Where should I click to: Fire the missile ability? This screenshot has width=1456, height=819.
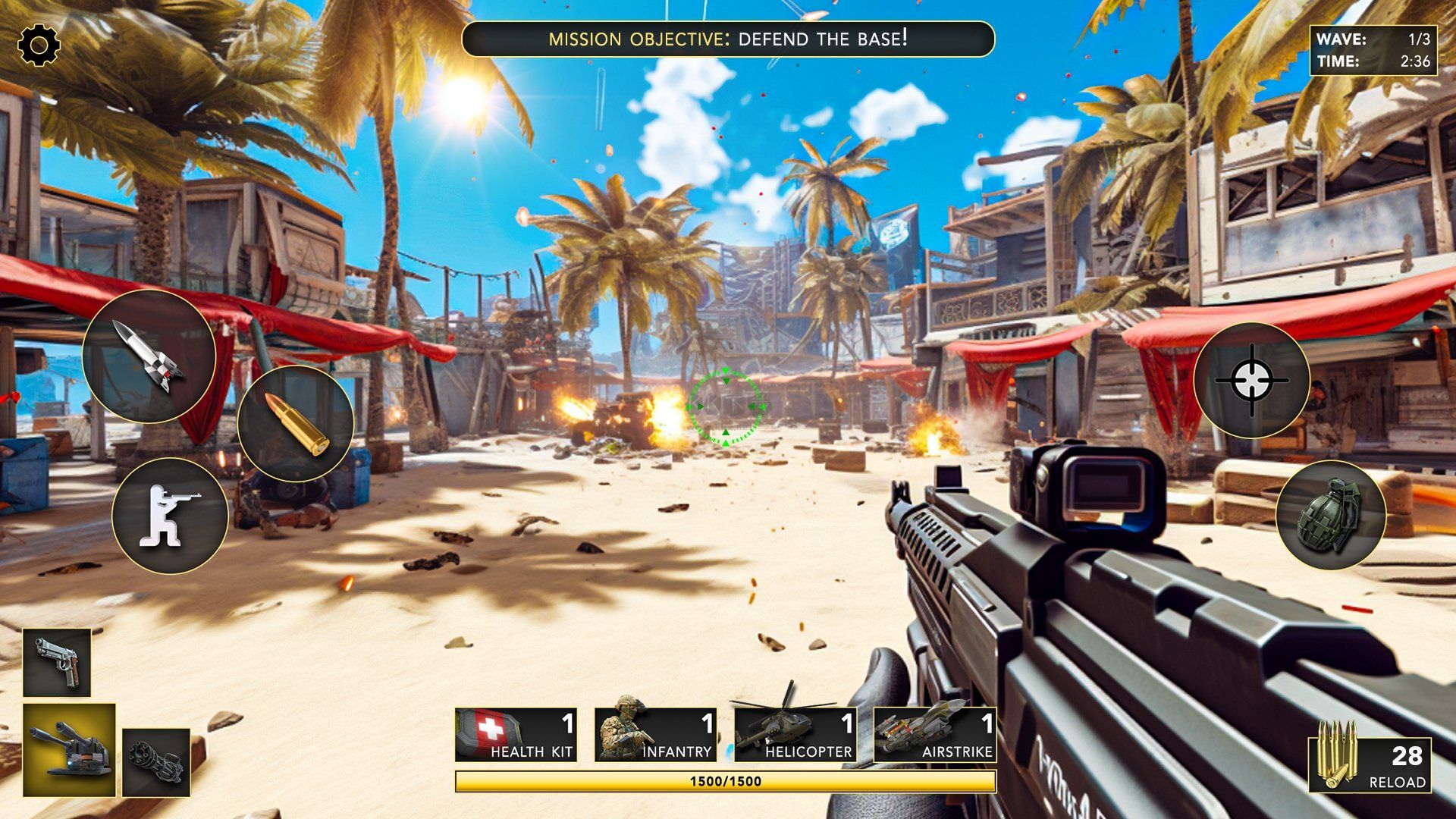149,356
